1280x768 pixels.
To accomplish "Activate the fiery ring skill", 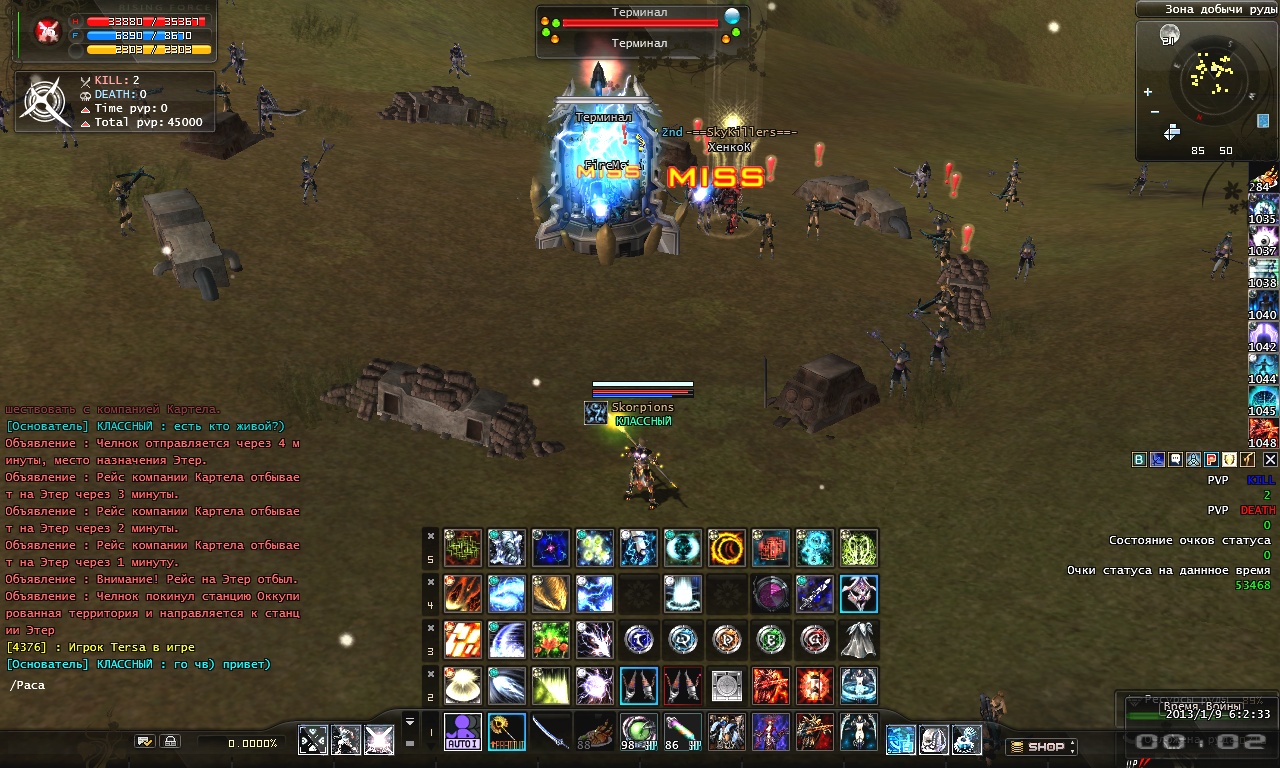I will (726, 548).
